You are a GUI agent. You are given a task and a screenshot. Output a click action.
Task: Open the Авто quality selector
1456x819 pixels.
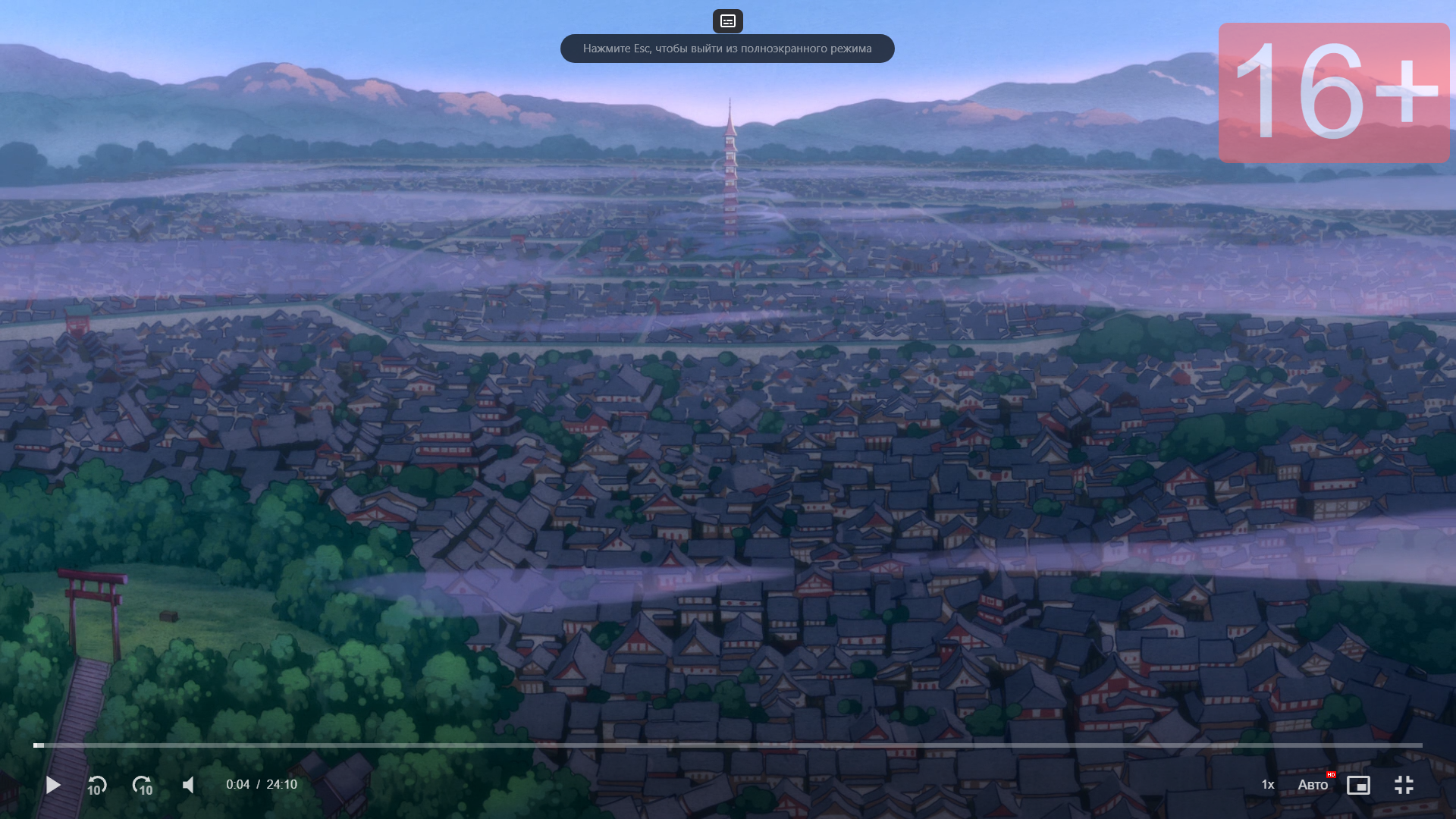[1313, 785]
